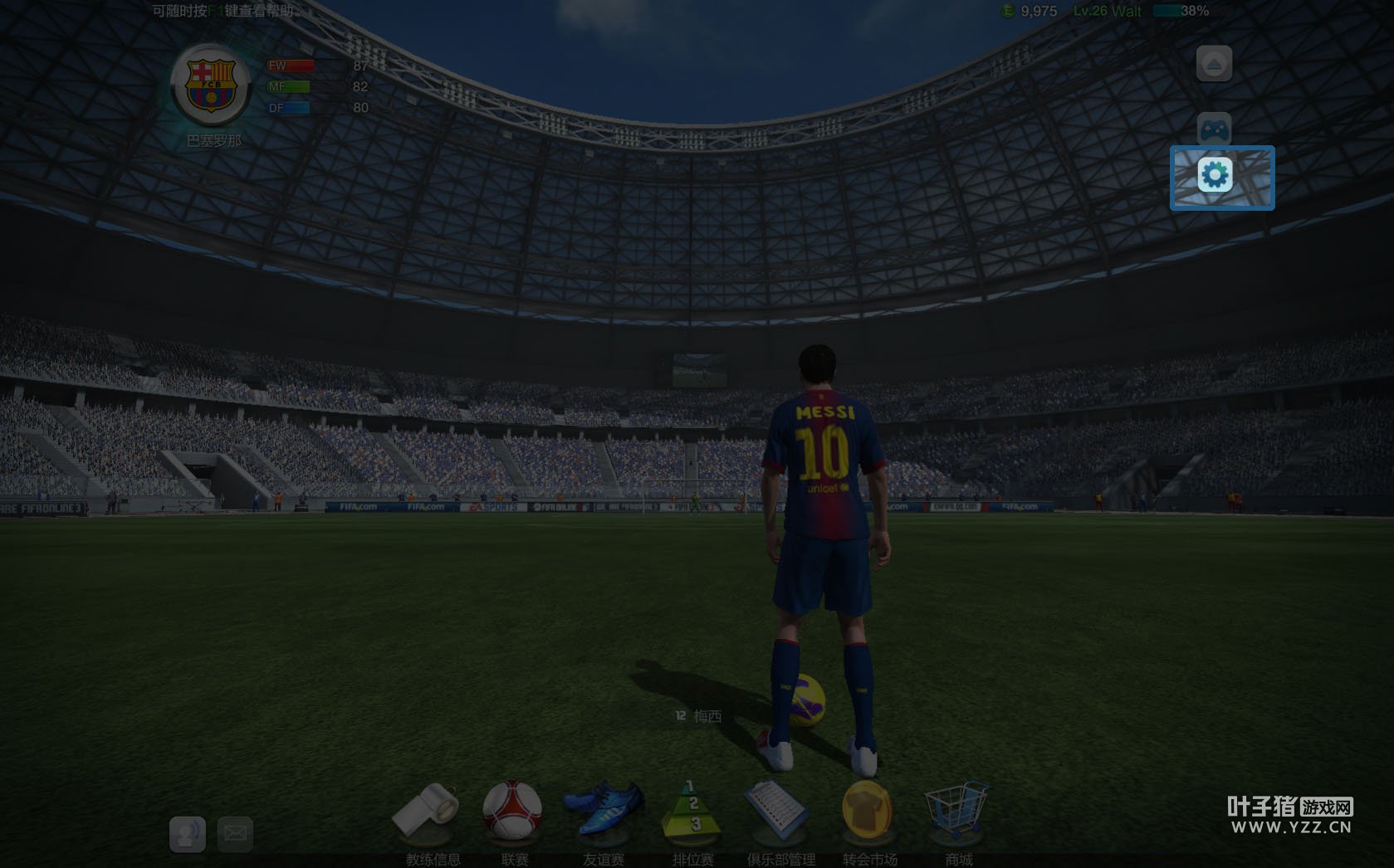Open the highlighted gear settings icon
1394x868 pixels.
click(1215, 175)
